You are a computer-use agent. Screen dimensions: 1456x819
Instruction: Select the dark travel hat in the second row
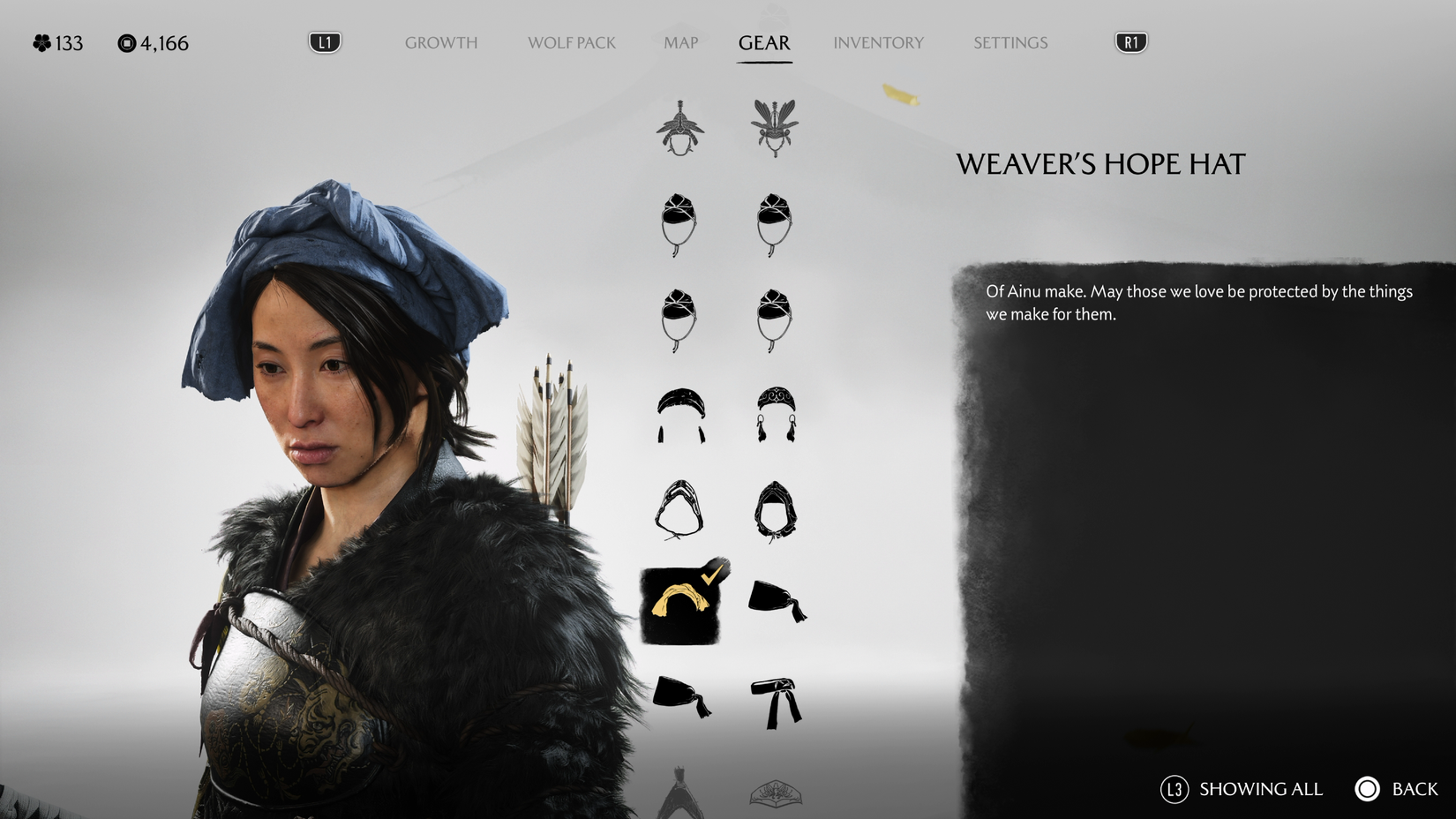click(679, 225)
